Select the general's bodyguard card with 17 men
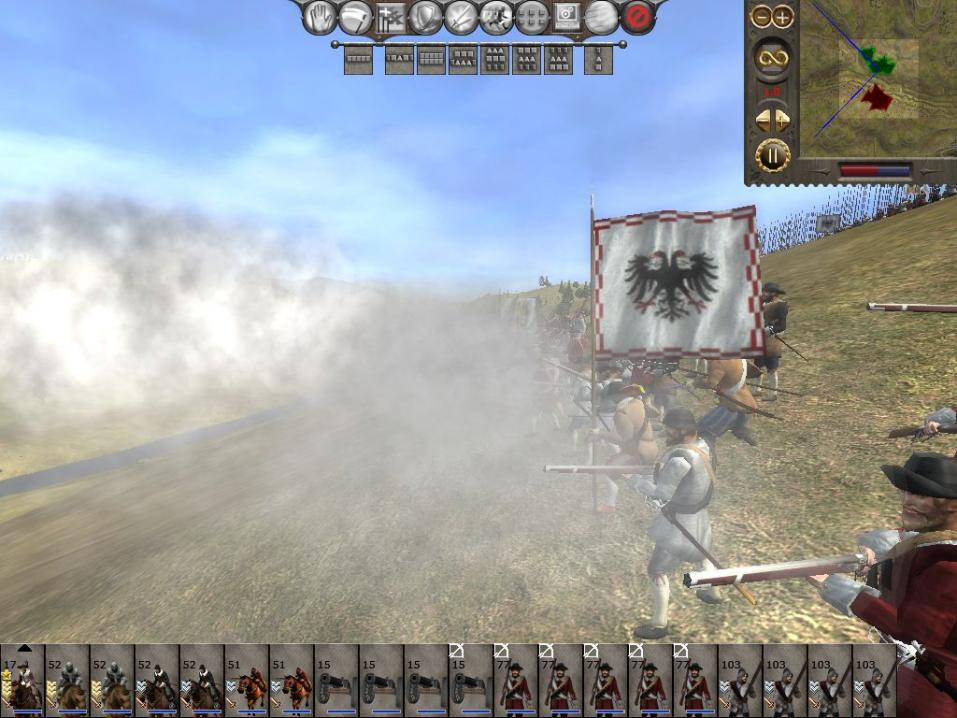 (x=22, y=681)
